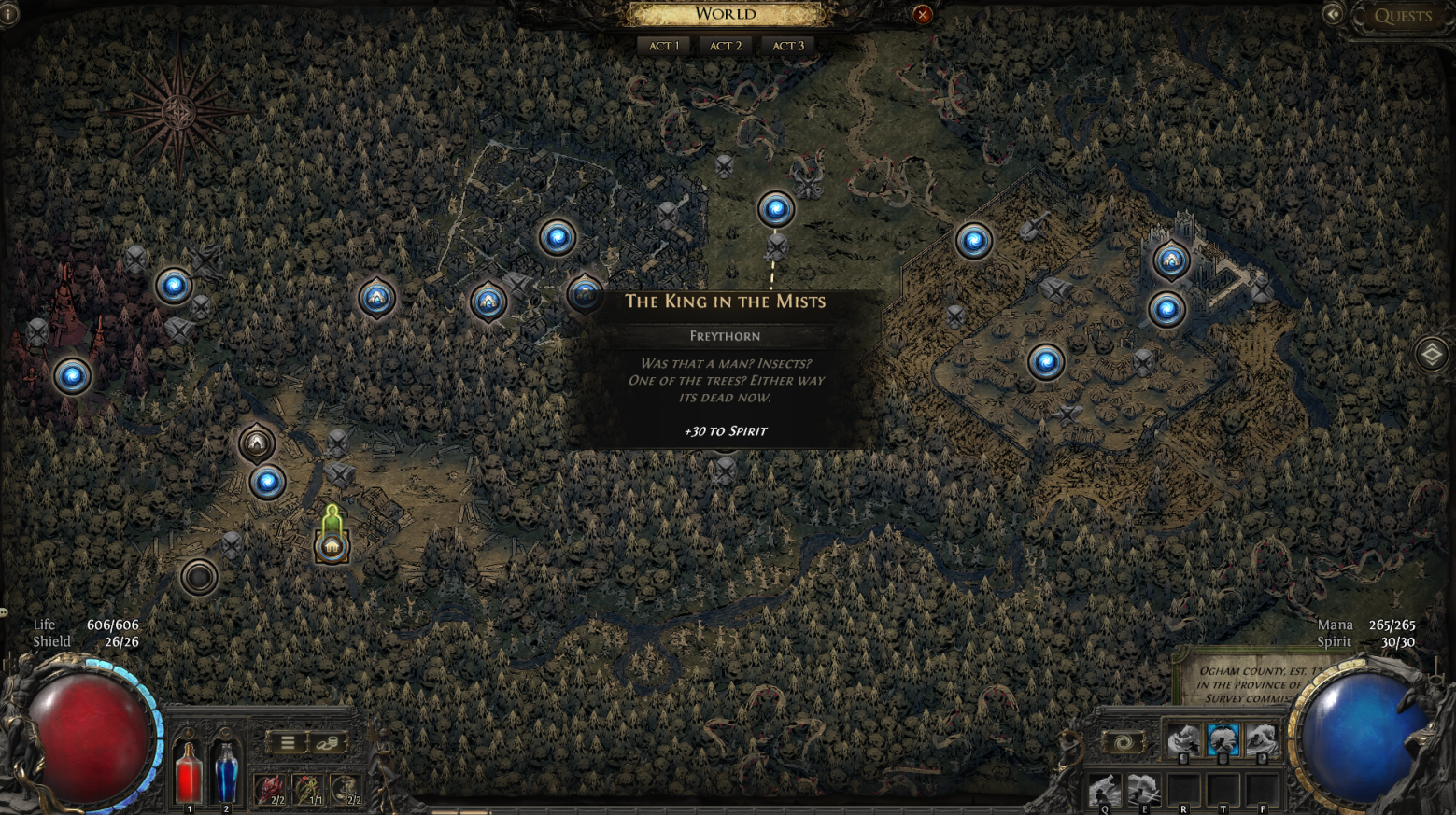Activate the skill bound to E
This screenshot has width=1456, height=815.
click(x=1143, y=792)
